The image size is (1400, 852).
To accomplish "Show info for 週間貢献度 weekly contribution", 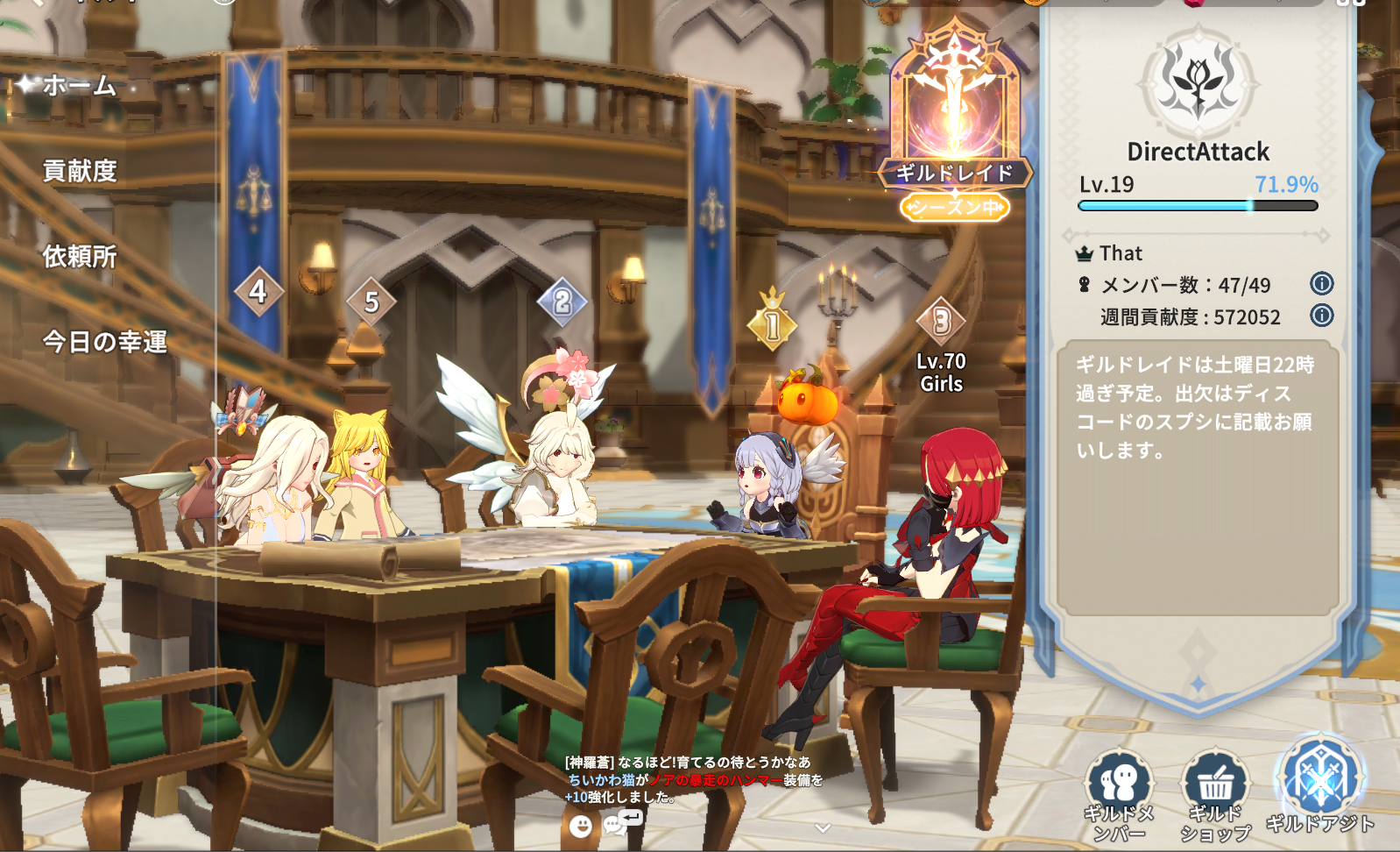I will tap(1321, 316).
